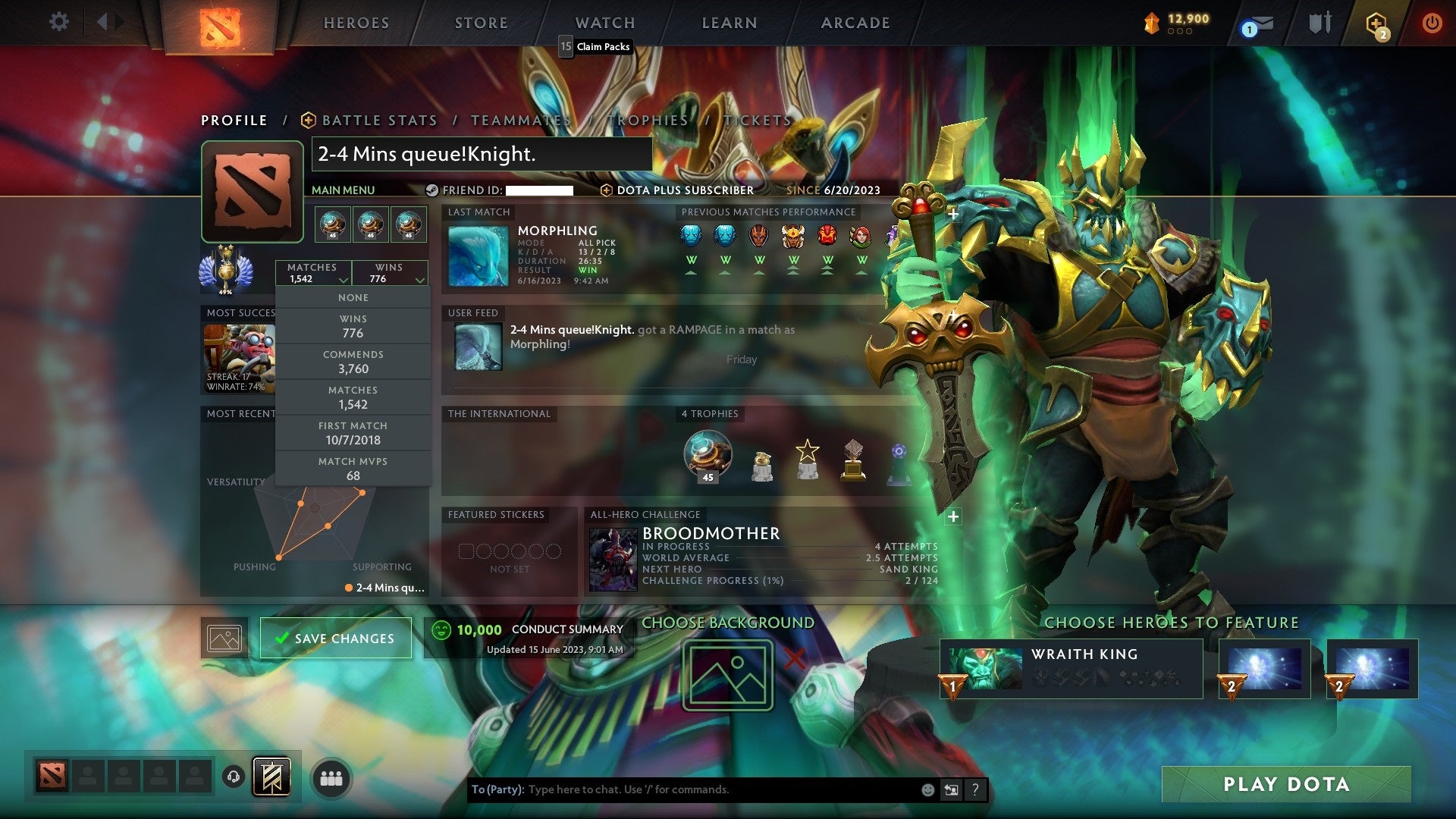
Task: Expand the All-Hero Challenge plus icon
Action: 953,516
